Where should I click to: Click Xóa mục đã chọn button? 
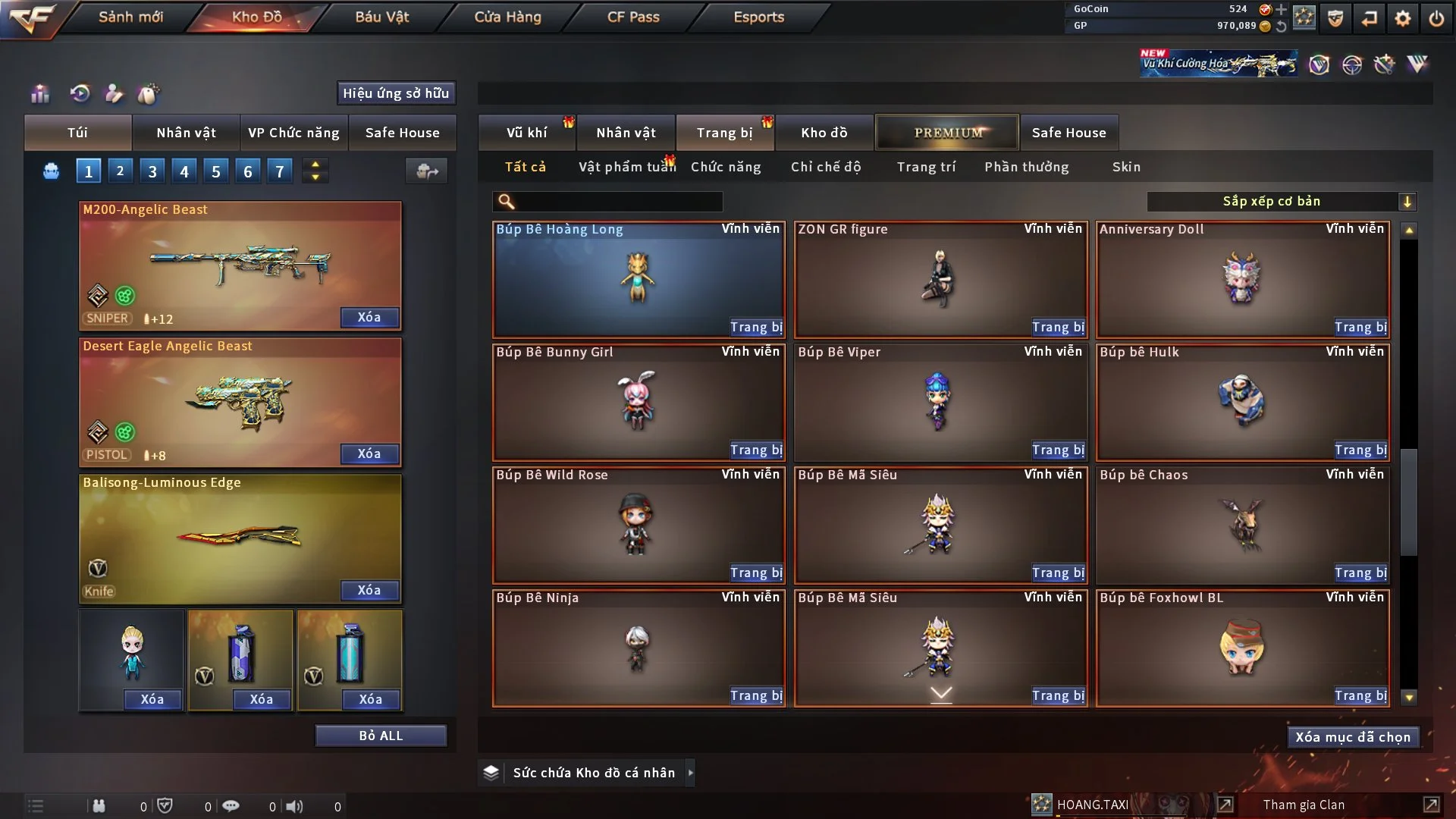[1352, 737]
